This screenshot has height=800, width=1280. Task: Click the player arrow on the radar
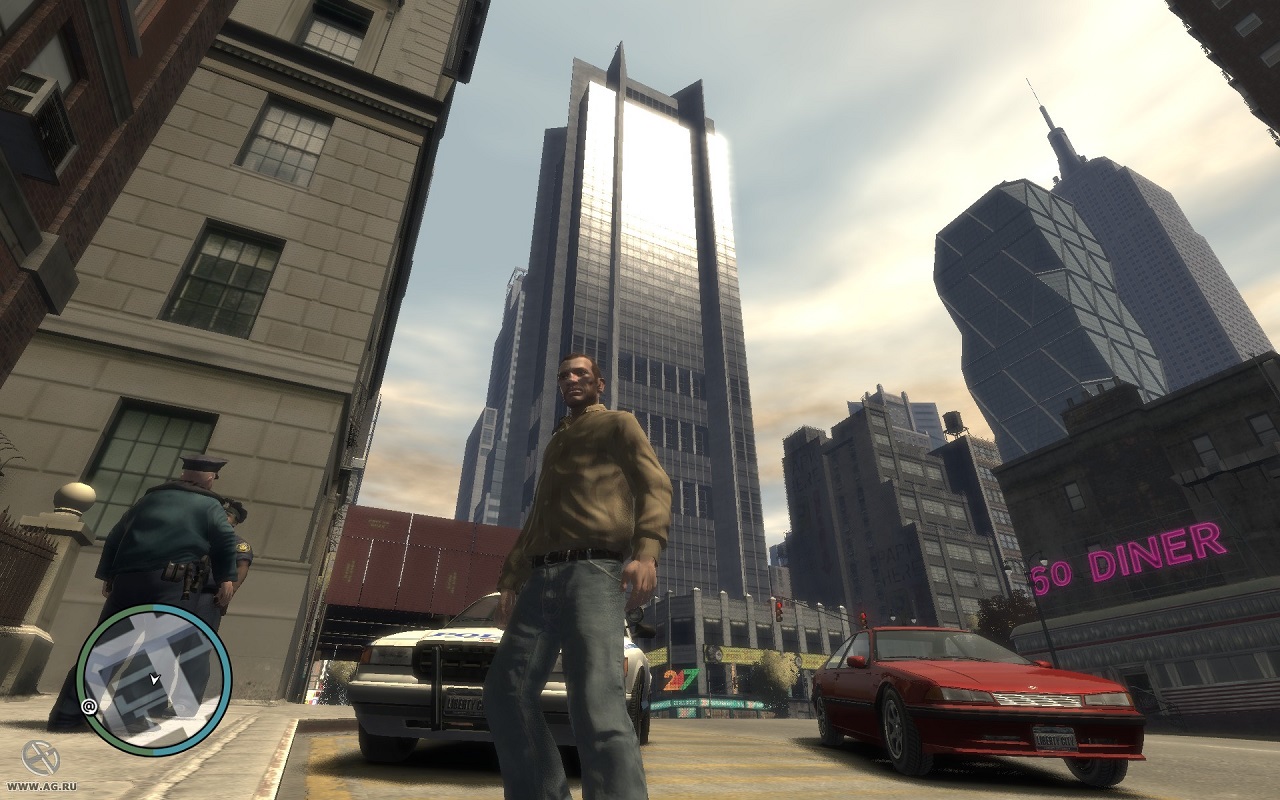[x=154, y=679]
